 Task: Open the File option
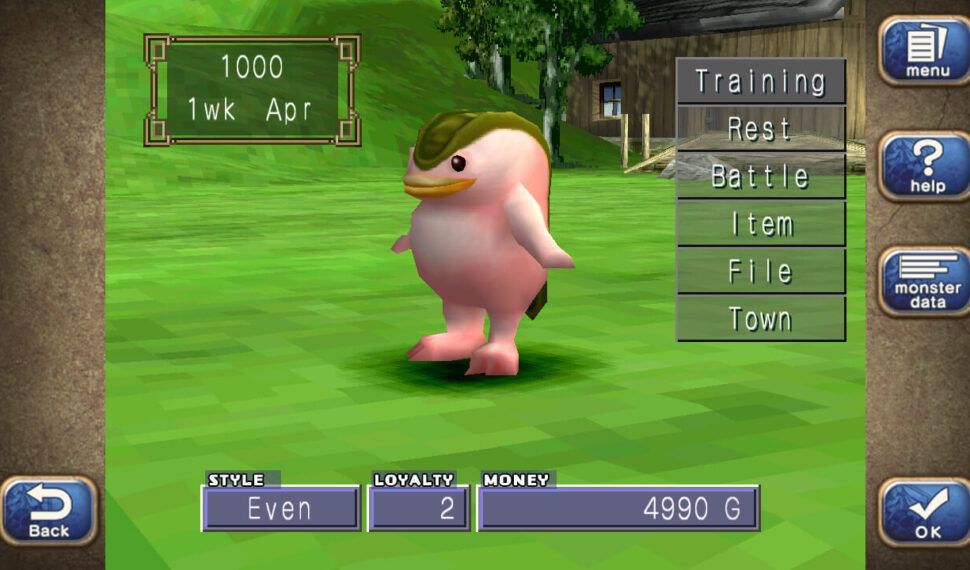pos(760,271)
